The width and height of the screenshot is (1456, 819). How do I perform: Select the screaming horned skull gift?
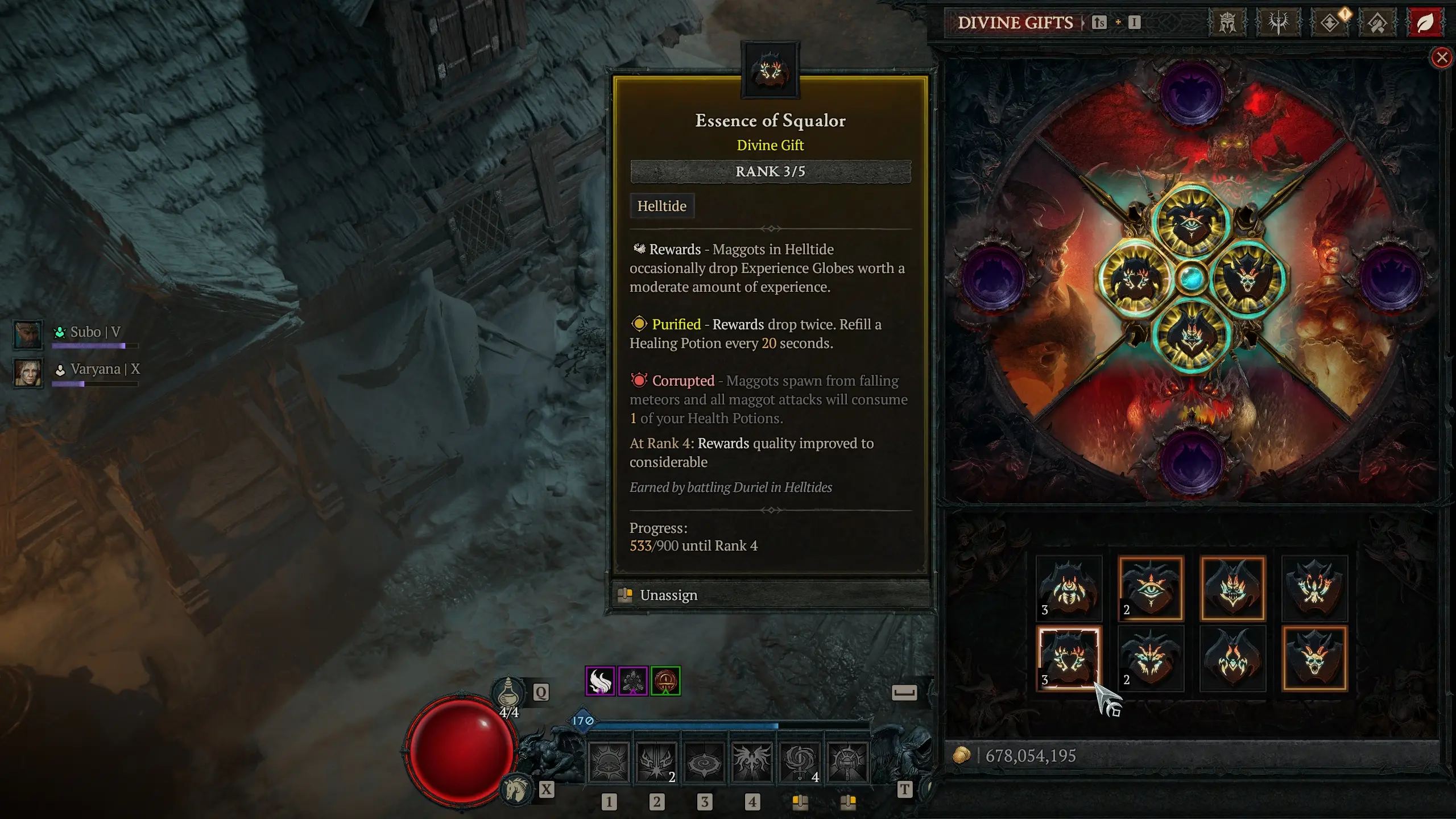[x=1314, y=659]
